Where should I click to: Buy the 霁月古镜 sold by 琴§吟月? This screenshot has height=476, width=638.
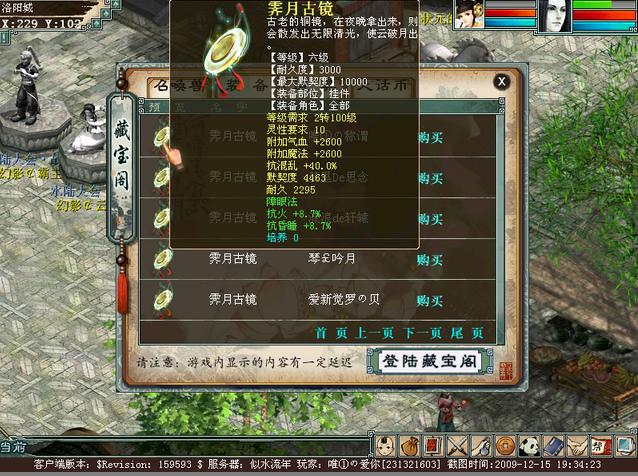tap(430, 259)
